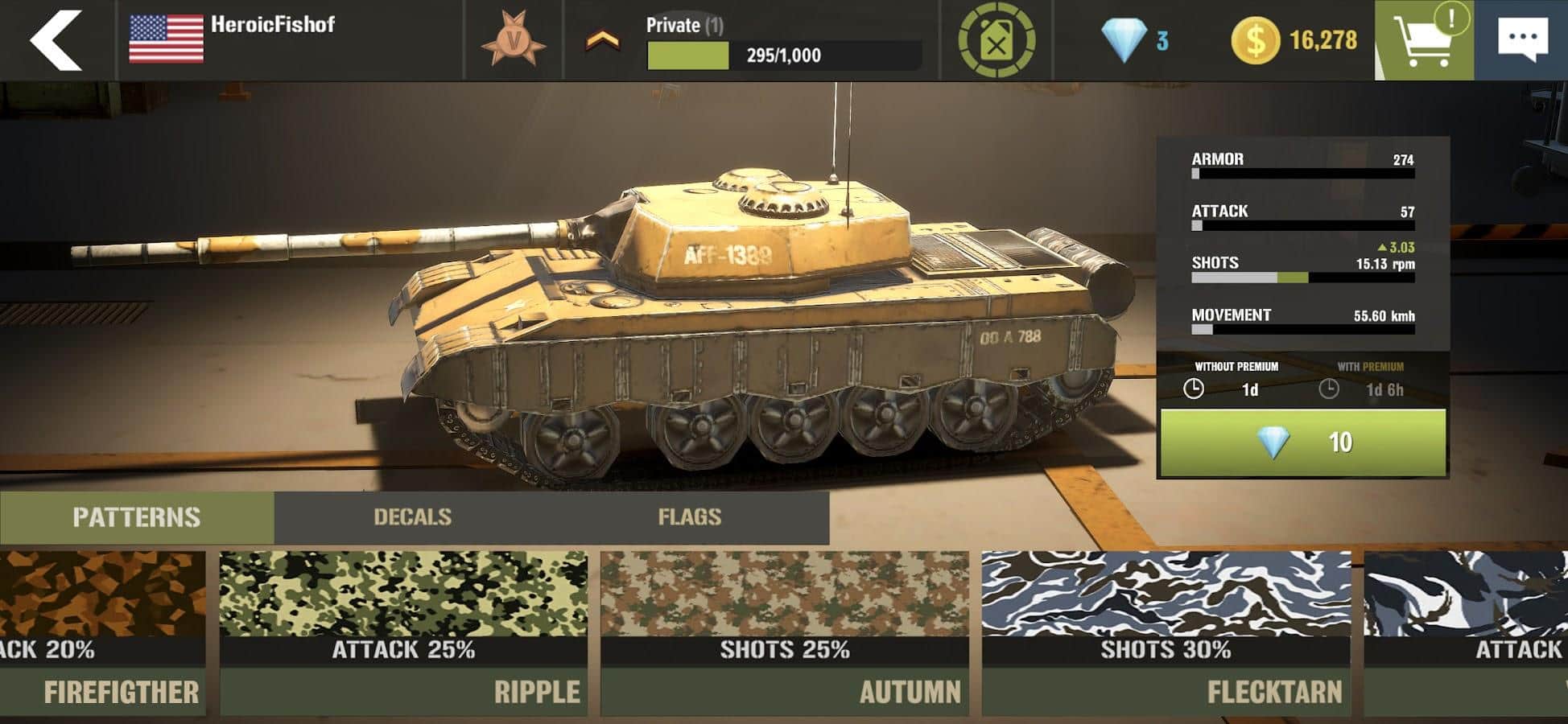Tap the green fuel canister icon

coord(997,40)
